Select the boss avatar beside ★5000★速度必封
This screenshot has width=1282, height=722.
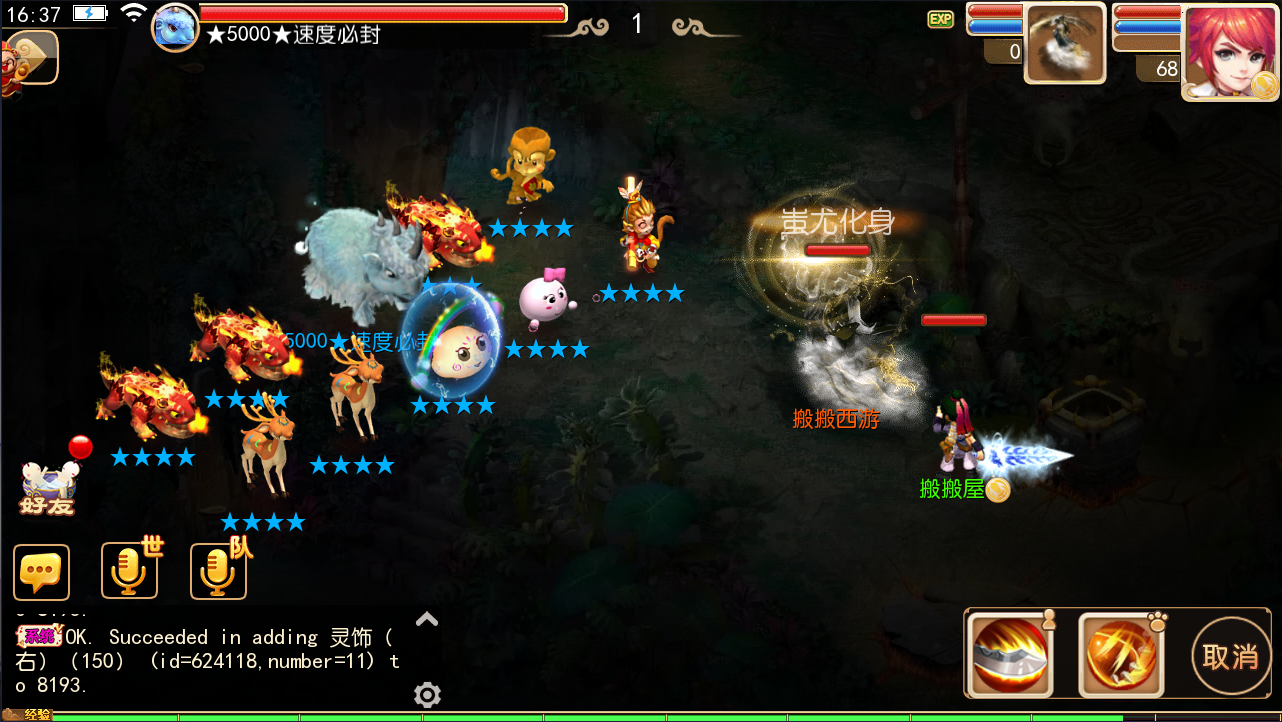point(174,27)
